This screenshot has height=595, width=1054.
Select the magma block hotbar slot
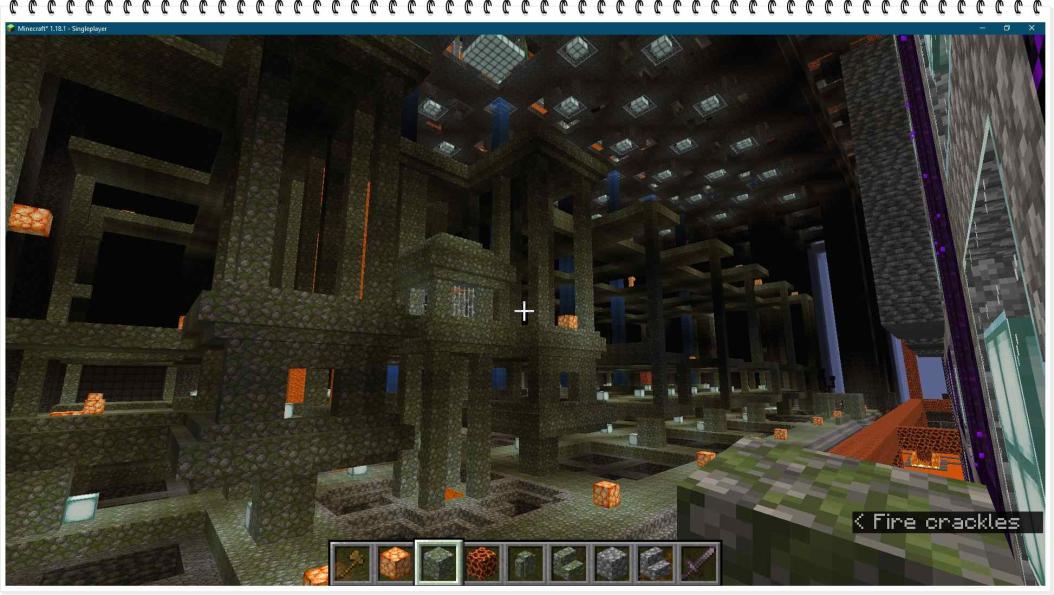482,564
